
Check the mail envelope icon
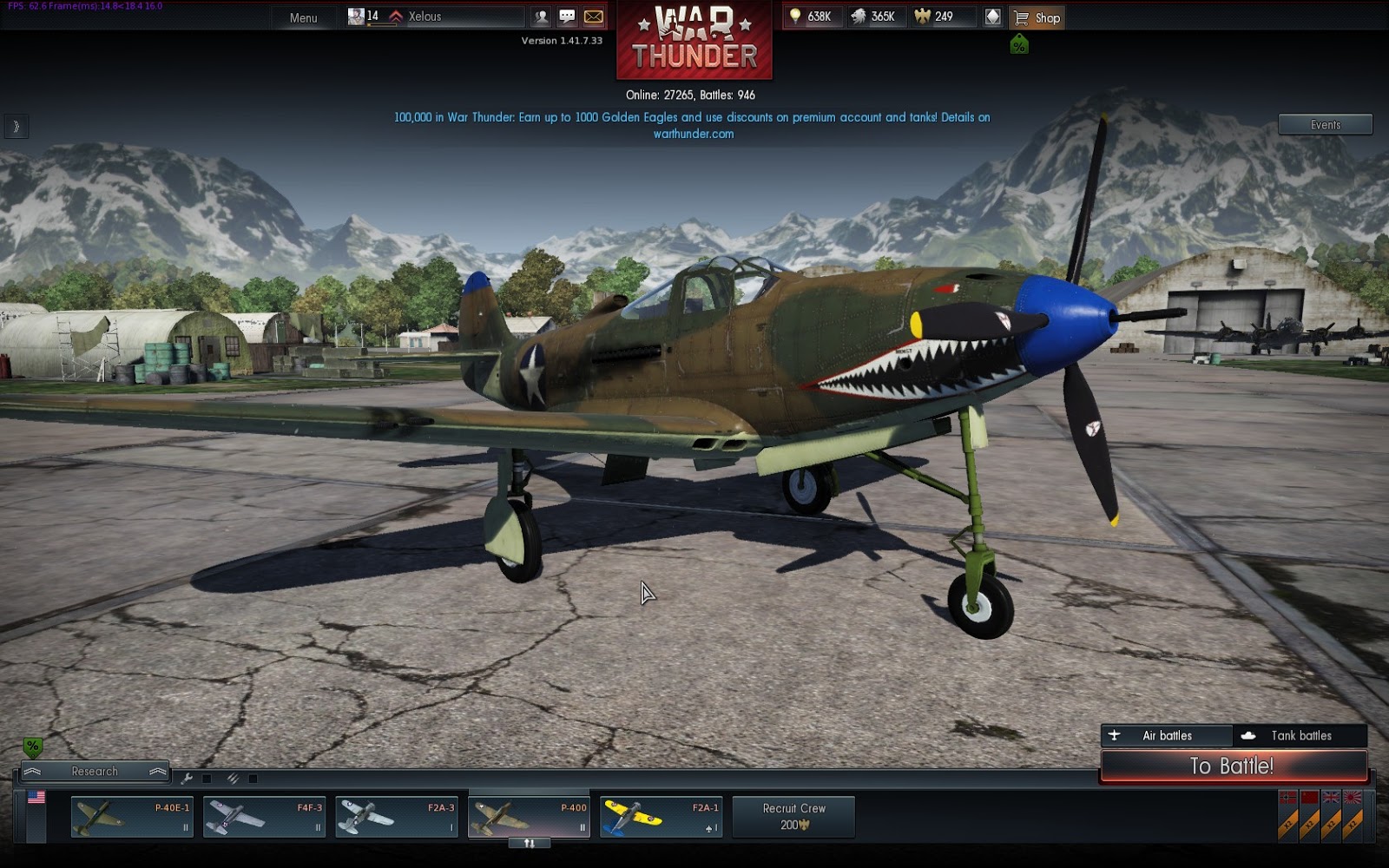[x=594, y=16]
